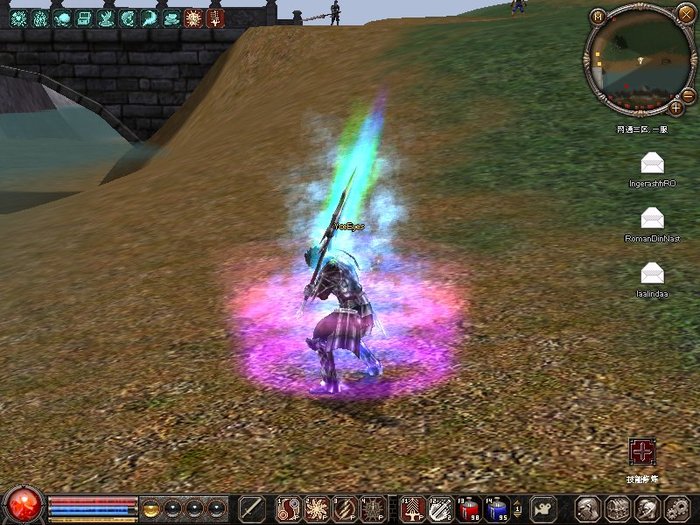700x525 pixels.
Task: Click the minimap's M map button
Action: pyautogui.click(x=598, y=16)
